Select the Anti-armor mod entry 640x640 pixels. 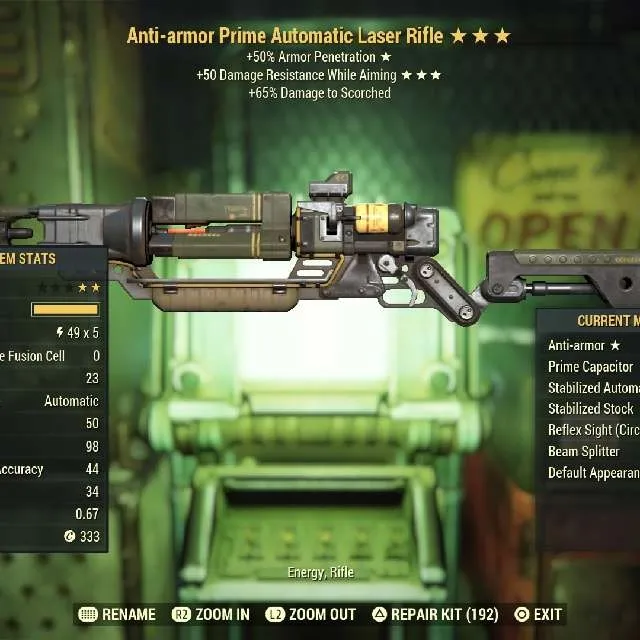[x=585, y=346]
